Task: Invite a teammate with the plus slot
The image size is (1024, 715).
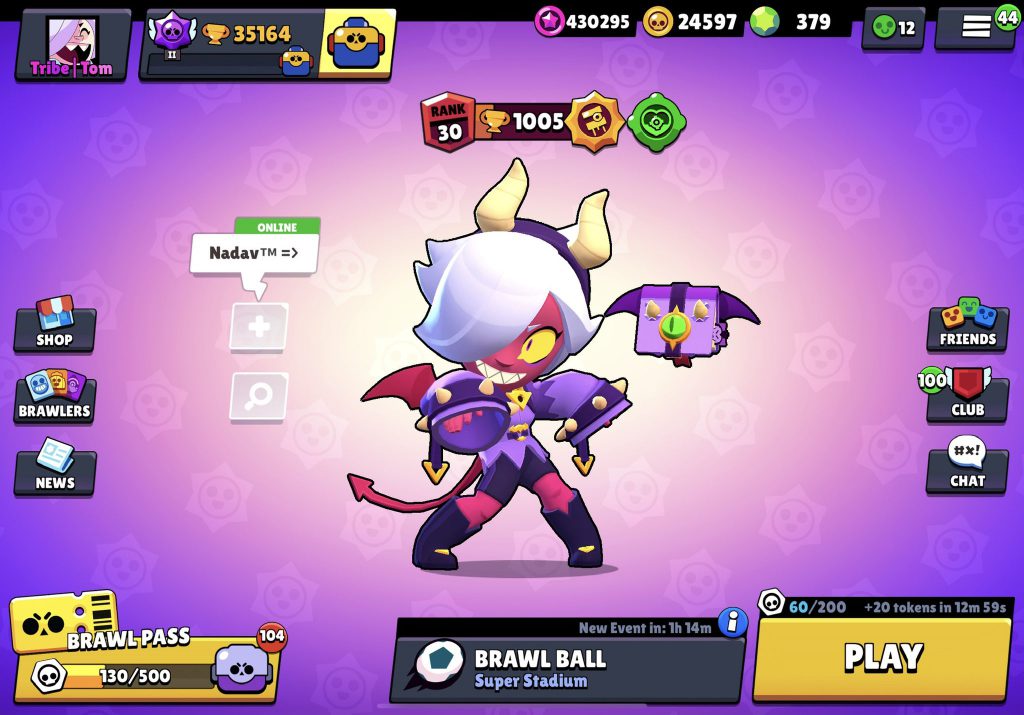Action: (x=259, y=327)
